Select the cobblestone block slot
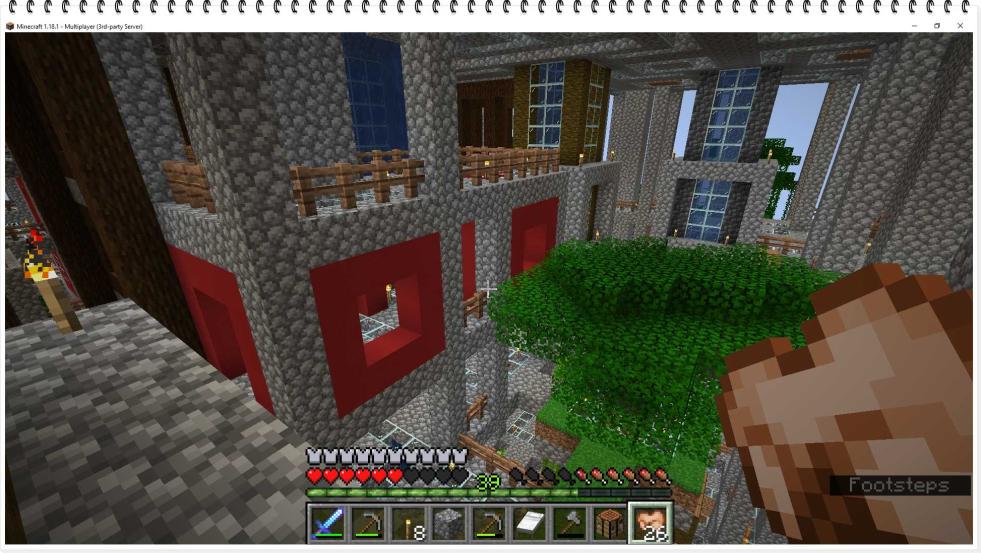981x553 pixels. tap(448, 523)
